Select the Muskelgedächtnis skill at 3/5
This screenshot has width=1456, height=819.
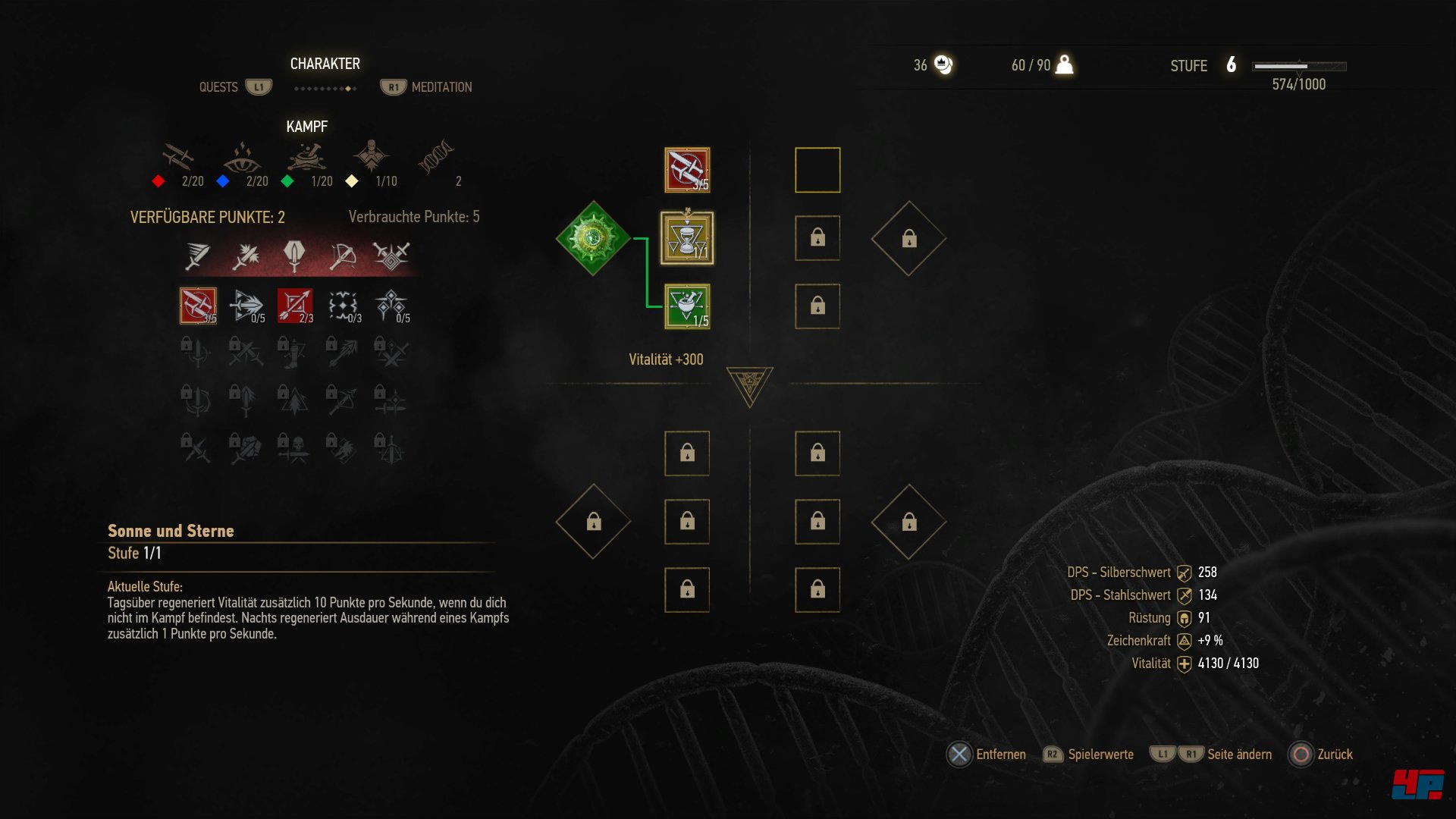click(199, 305)
